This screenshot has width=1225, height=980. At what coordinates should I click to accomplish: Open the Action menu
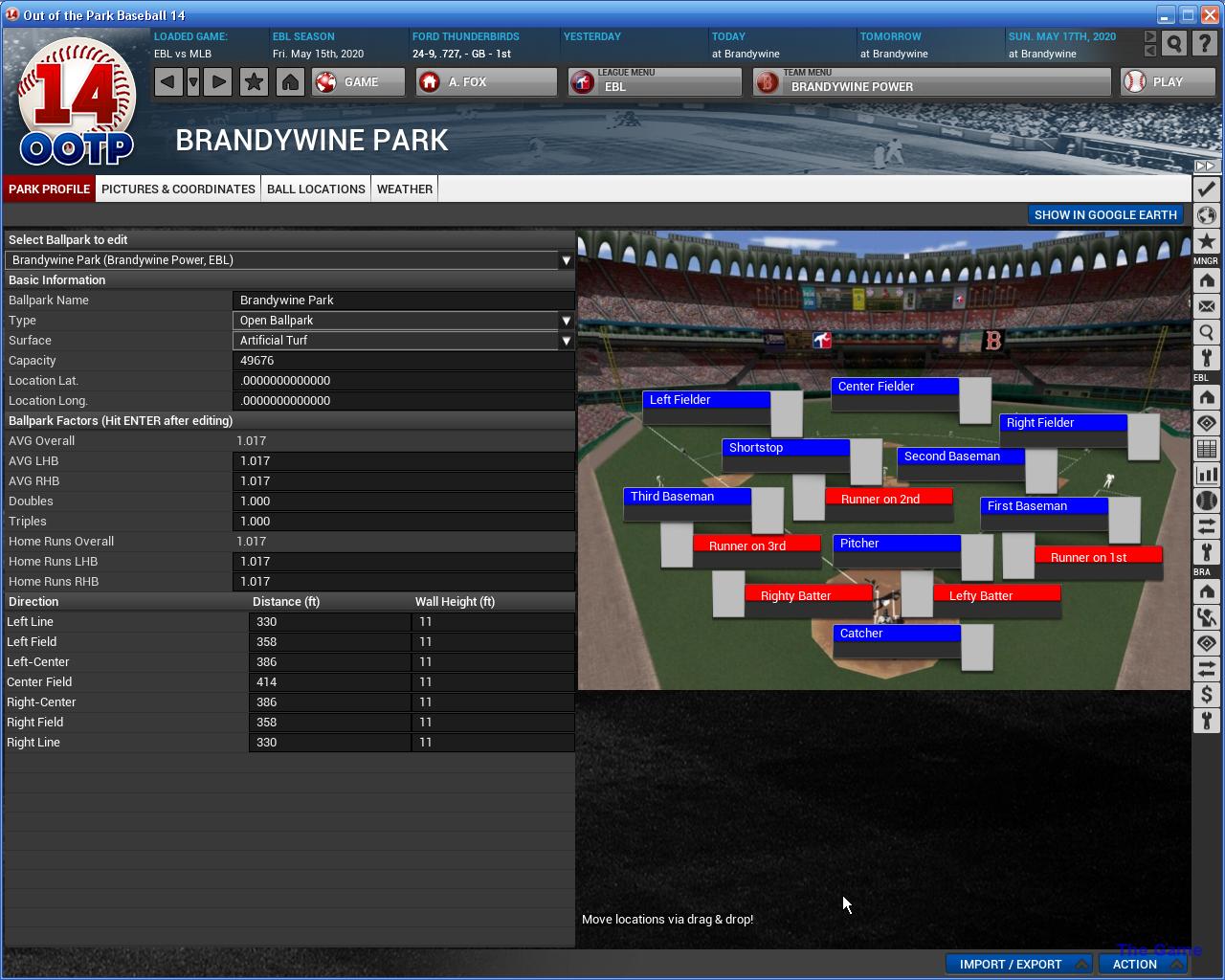[x=1142, y=964]
